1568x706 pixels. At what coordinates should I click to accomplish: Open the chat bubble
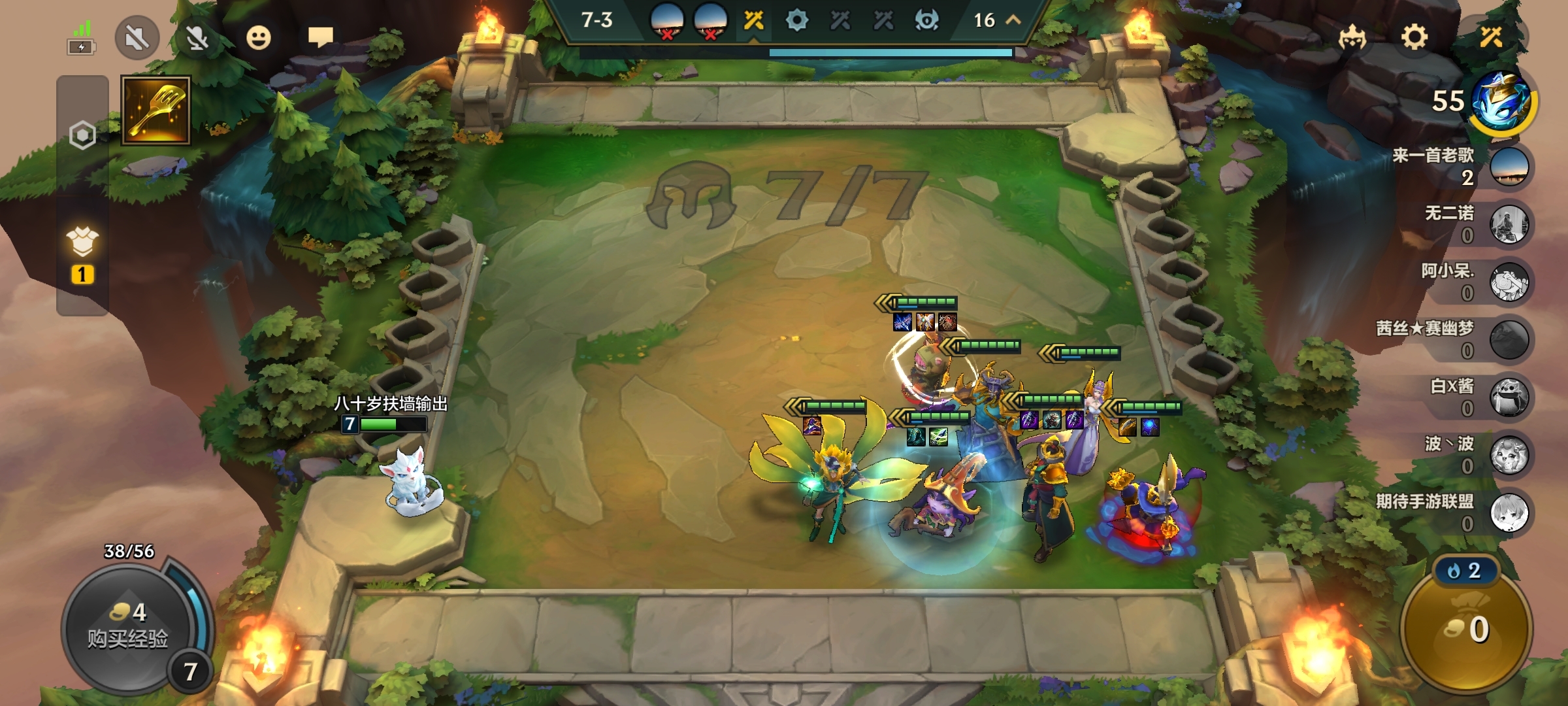click(320, 37)
